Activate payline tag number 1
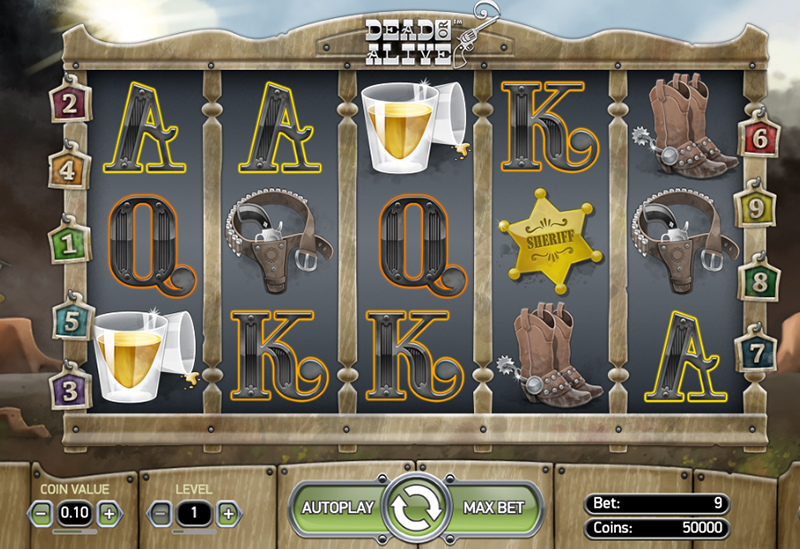Viewport: 800px width, 549px height. (x=69, y=242)
